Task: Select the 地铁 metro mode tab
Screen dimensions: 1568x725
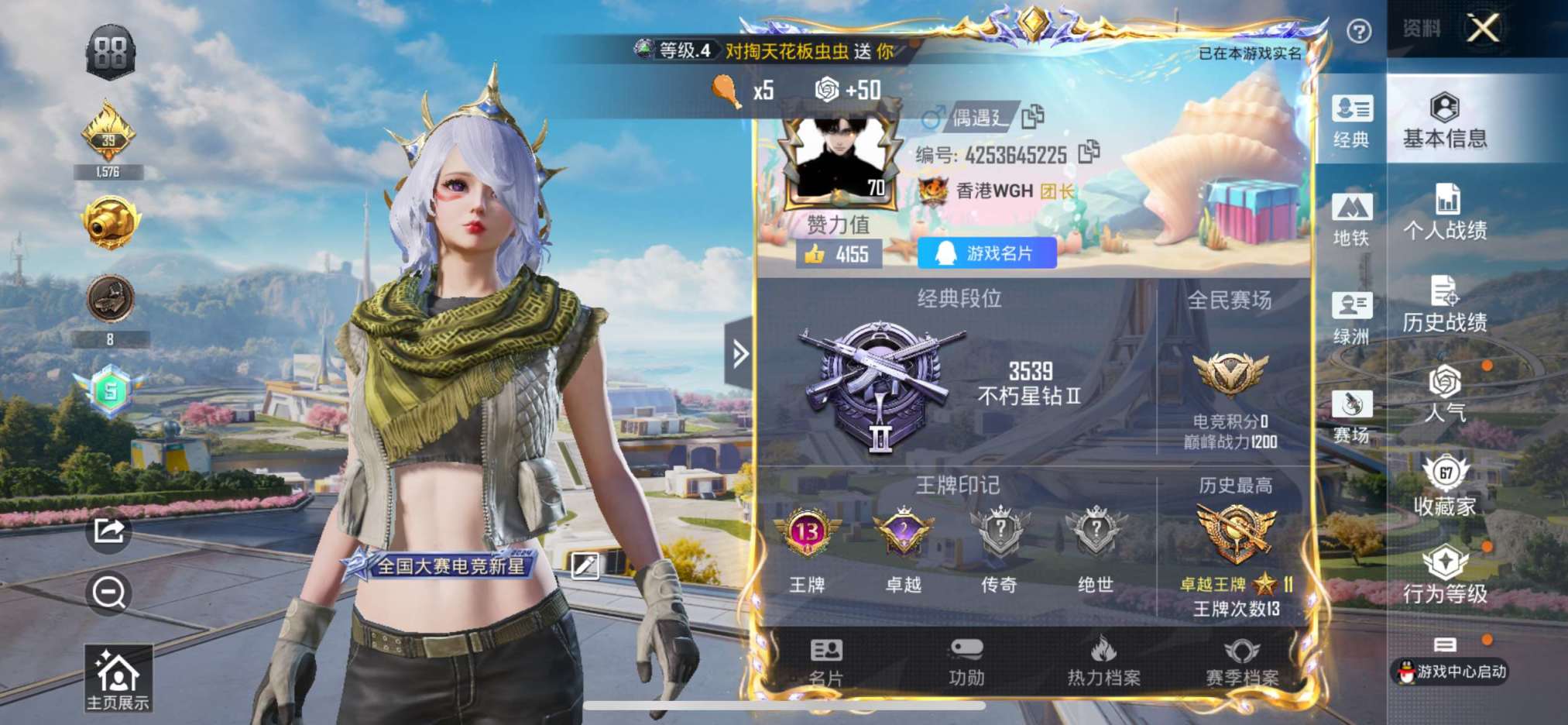Action: 1351,218
